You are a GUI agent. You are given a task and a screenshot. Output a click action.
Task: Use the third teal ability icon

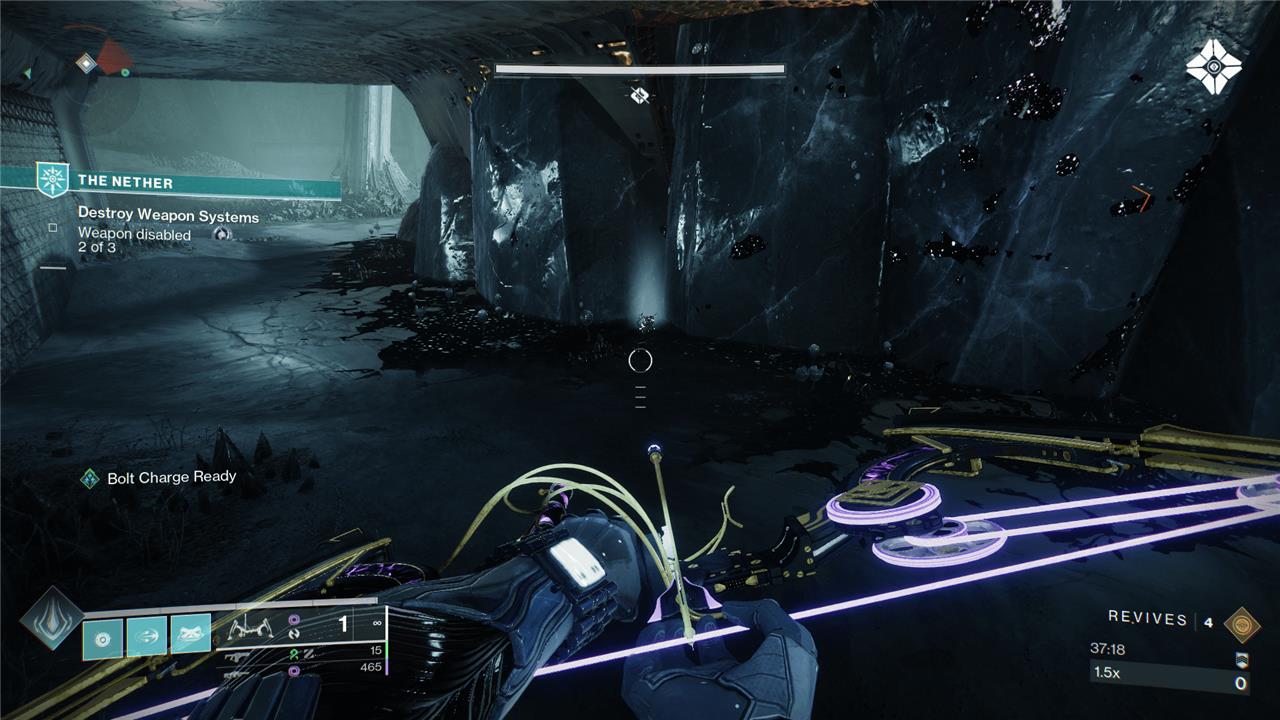(190, 636)
